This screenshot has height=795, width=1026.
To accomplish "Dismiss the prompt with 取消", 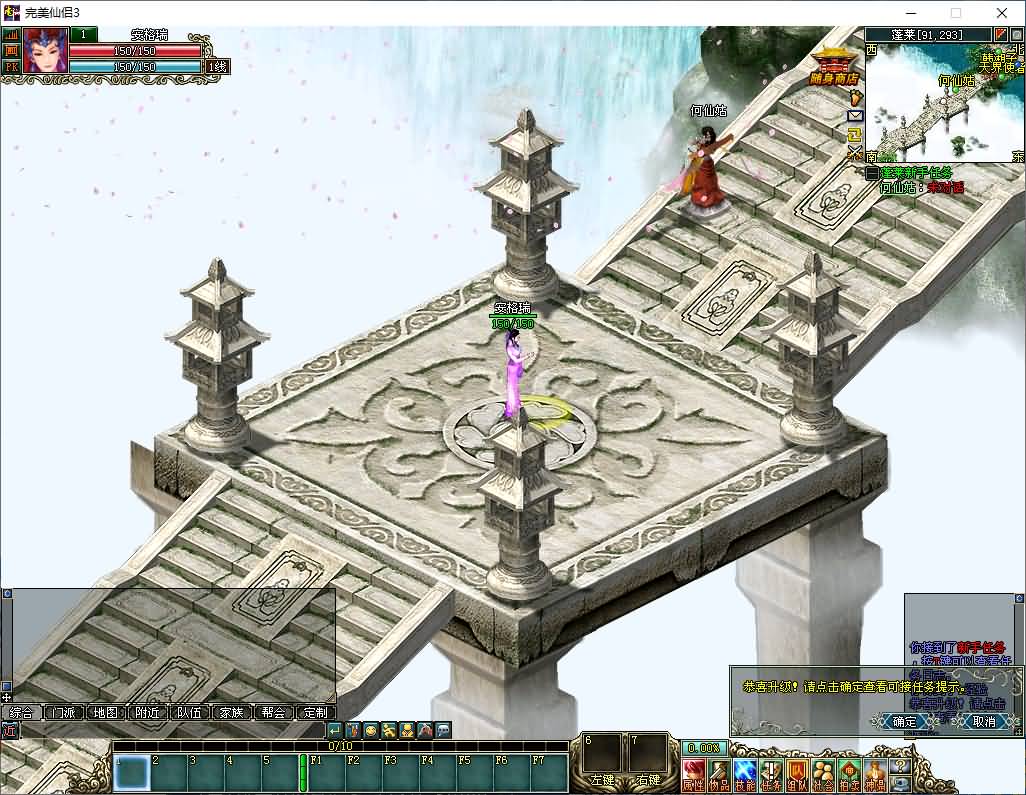I will coord(983,721).
